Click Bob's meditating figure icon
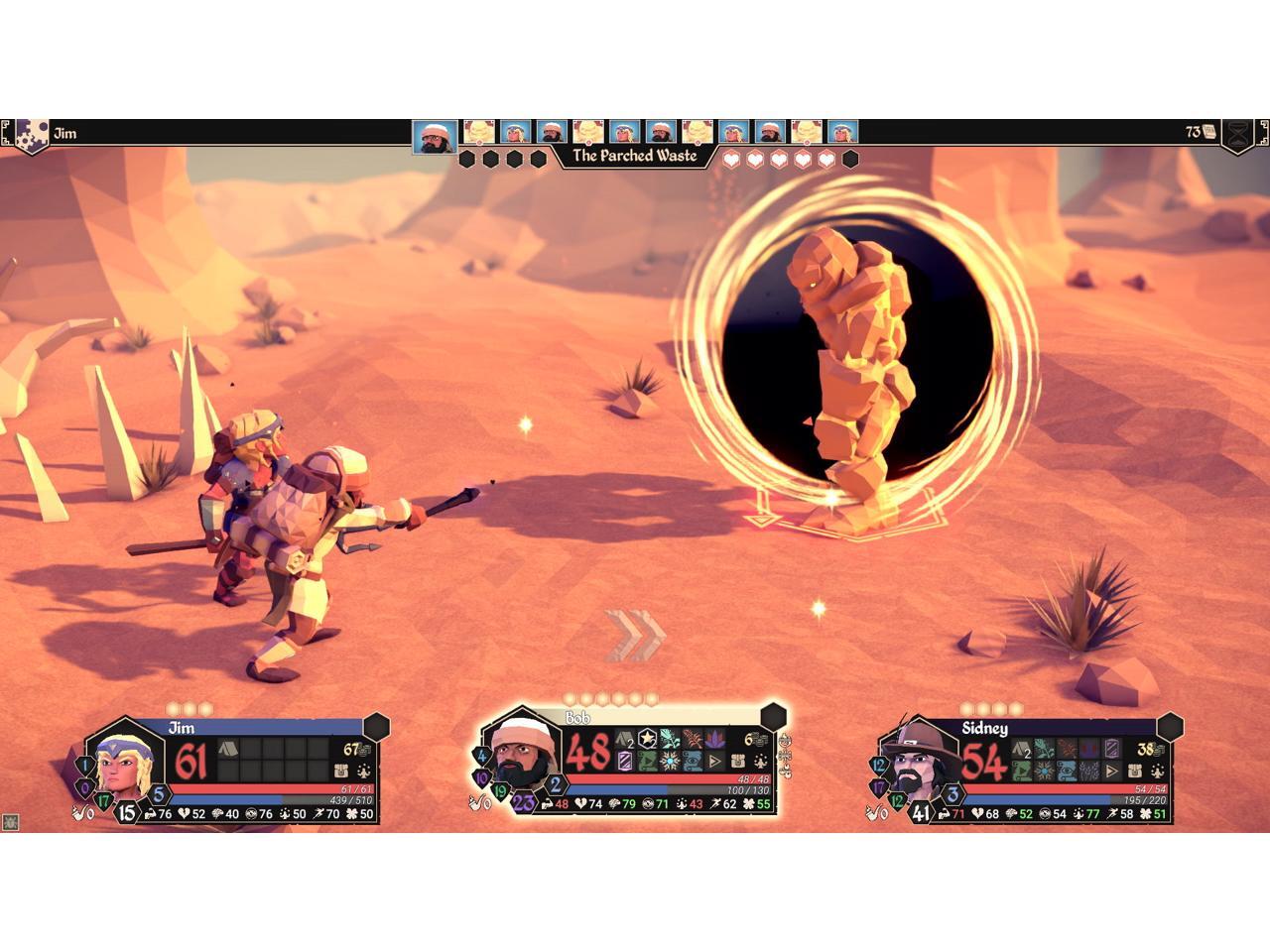Image resolution: width=1270 pixels, height=952 pixels. click(760, 762)
